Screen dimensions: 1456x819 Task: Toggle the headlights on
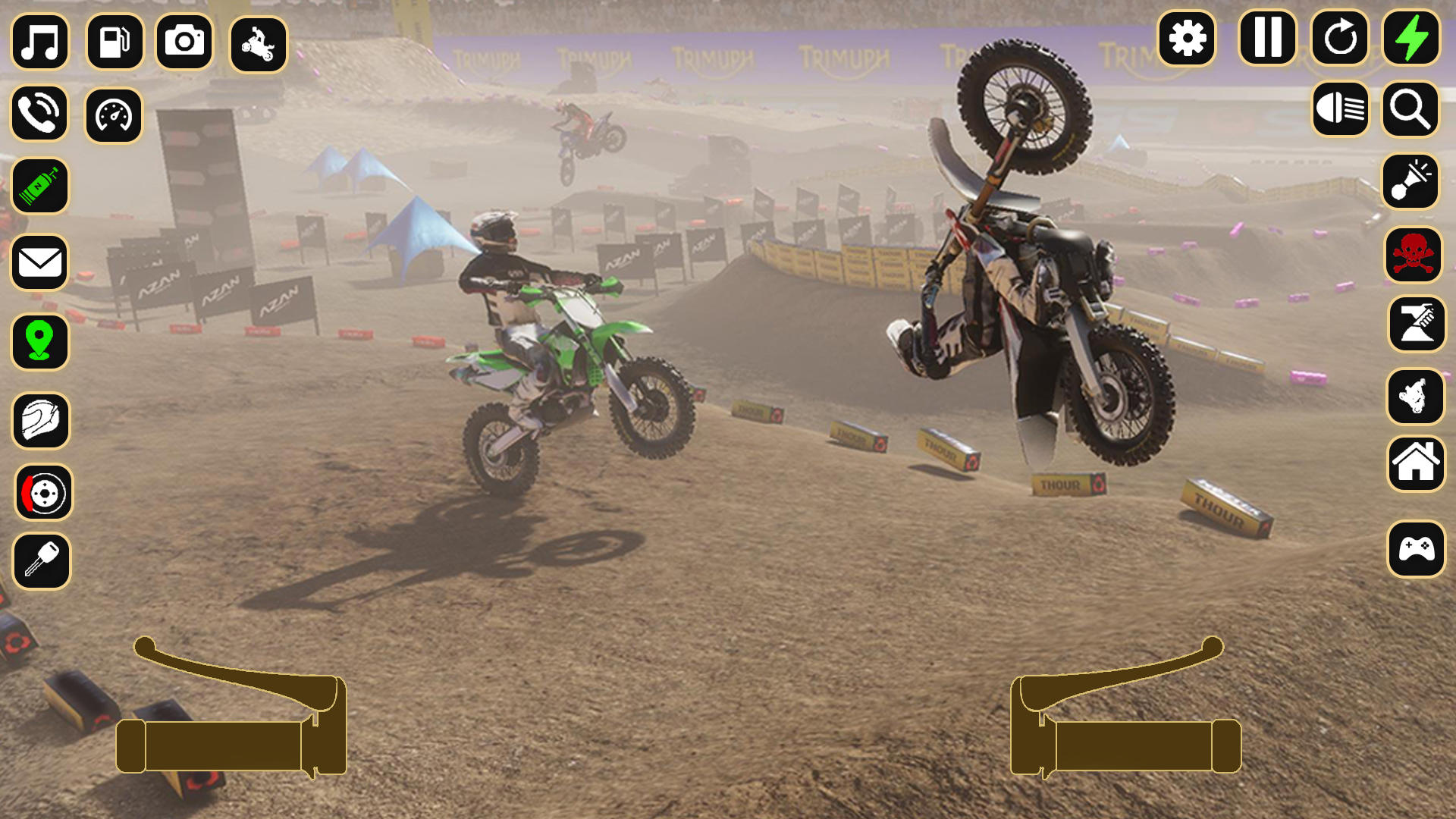pyautogui.click(x=1339, y=110)
